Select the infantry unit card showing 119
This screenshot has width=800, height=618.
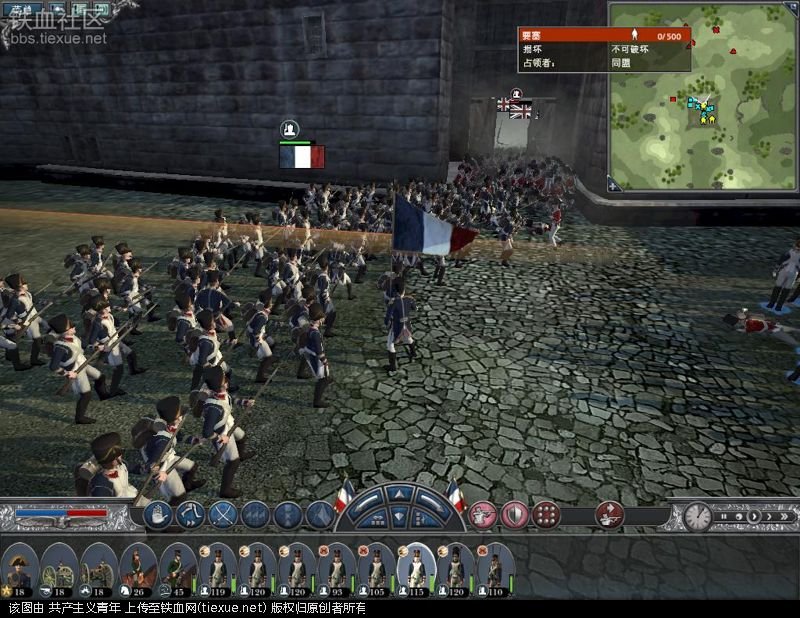tap(218, 568)
